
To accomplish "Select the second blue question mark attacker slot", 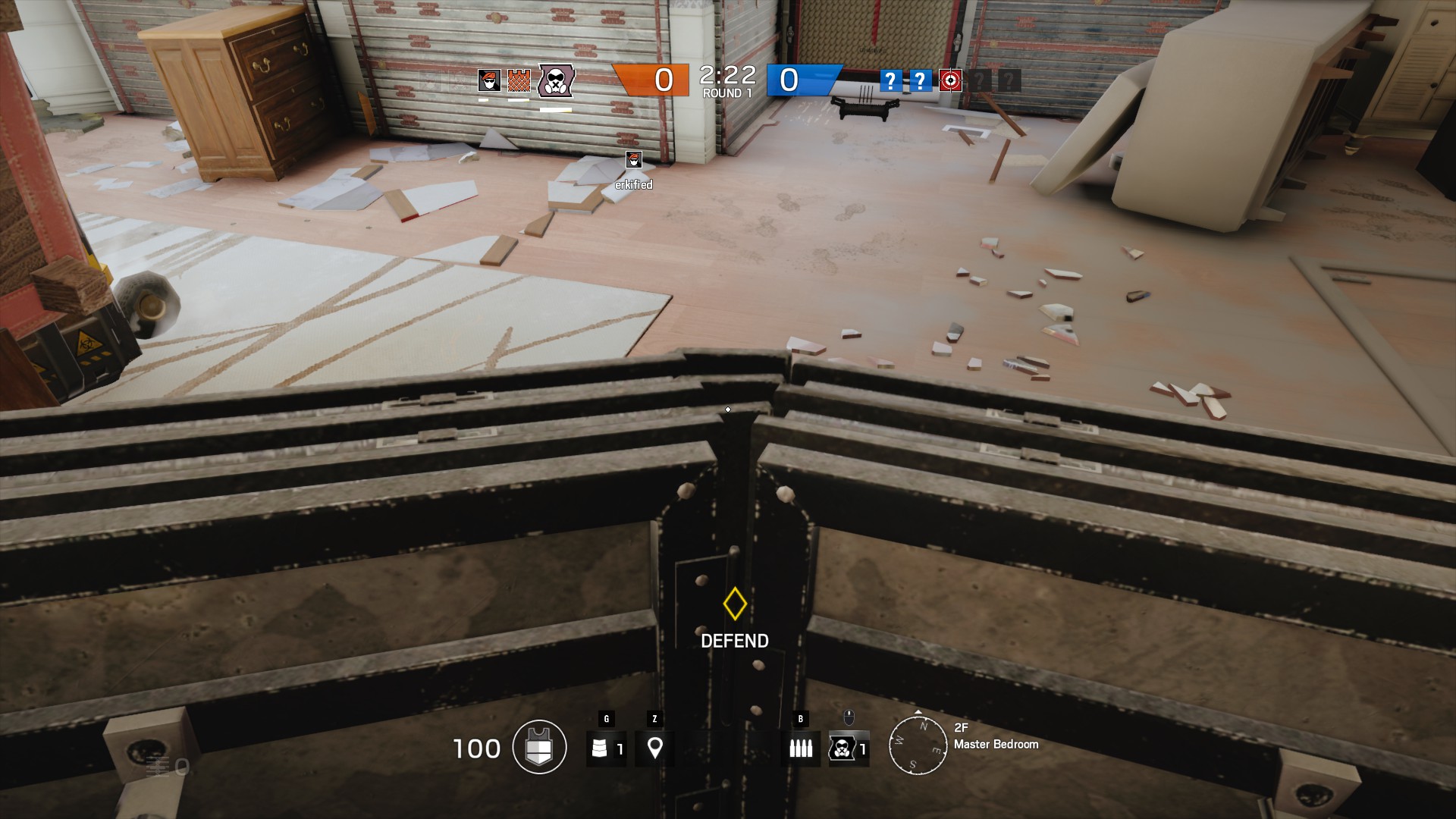I will click(x=919, y=80).
